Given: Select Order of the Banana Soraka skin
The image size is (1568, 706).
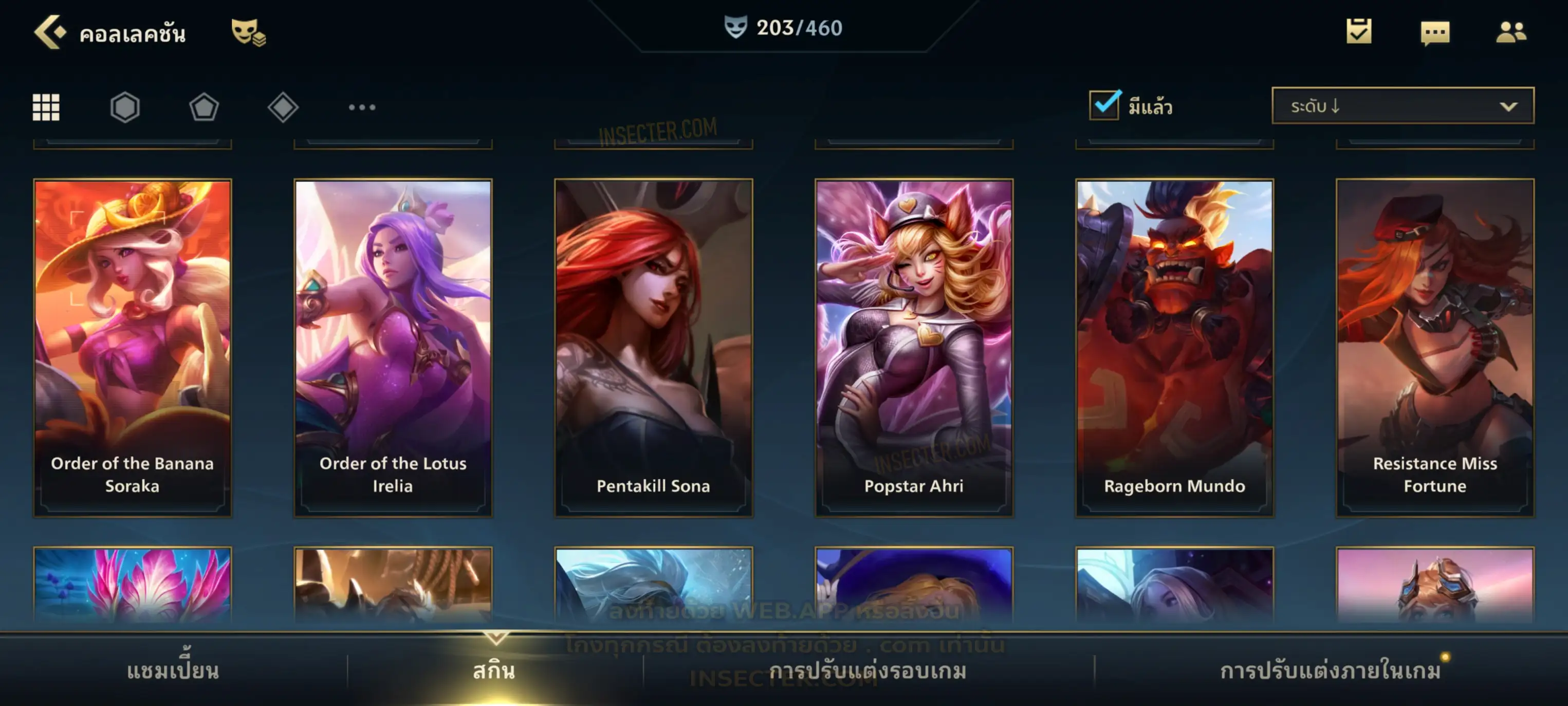Looking at the screenshot, I should pos(133,347).
